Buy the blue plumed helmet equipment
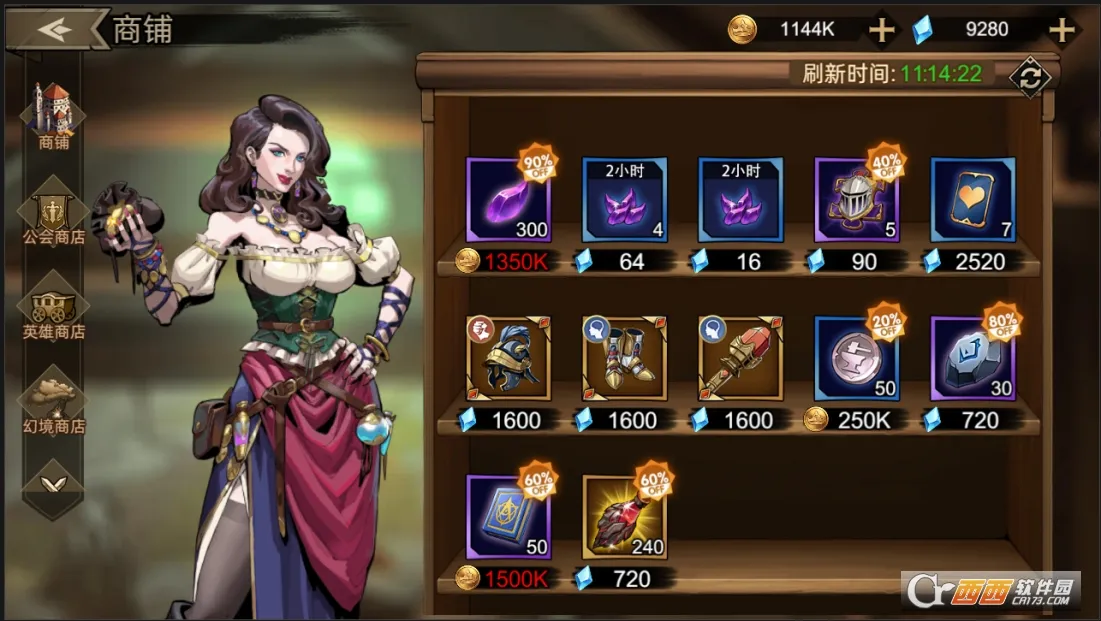This screenshot has width=1101, height=621. tap(508, 358)
